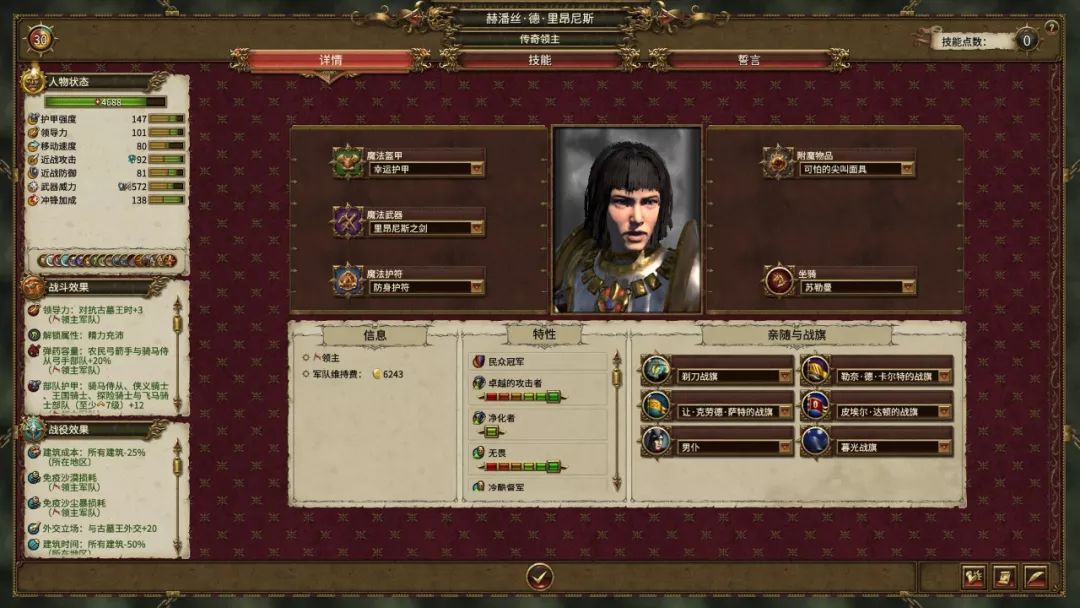Open the 勒奈·德·卡尔特的战旗 dropdown
Image resolution: width=1080 pixels, height=608 pixels.
click(x=944, y=376)
